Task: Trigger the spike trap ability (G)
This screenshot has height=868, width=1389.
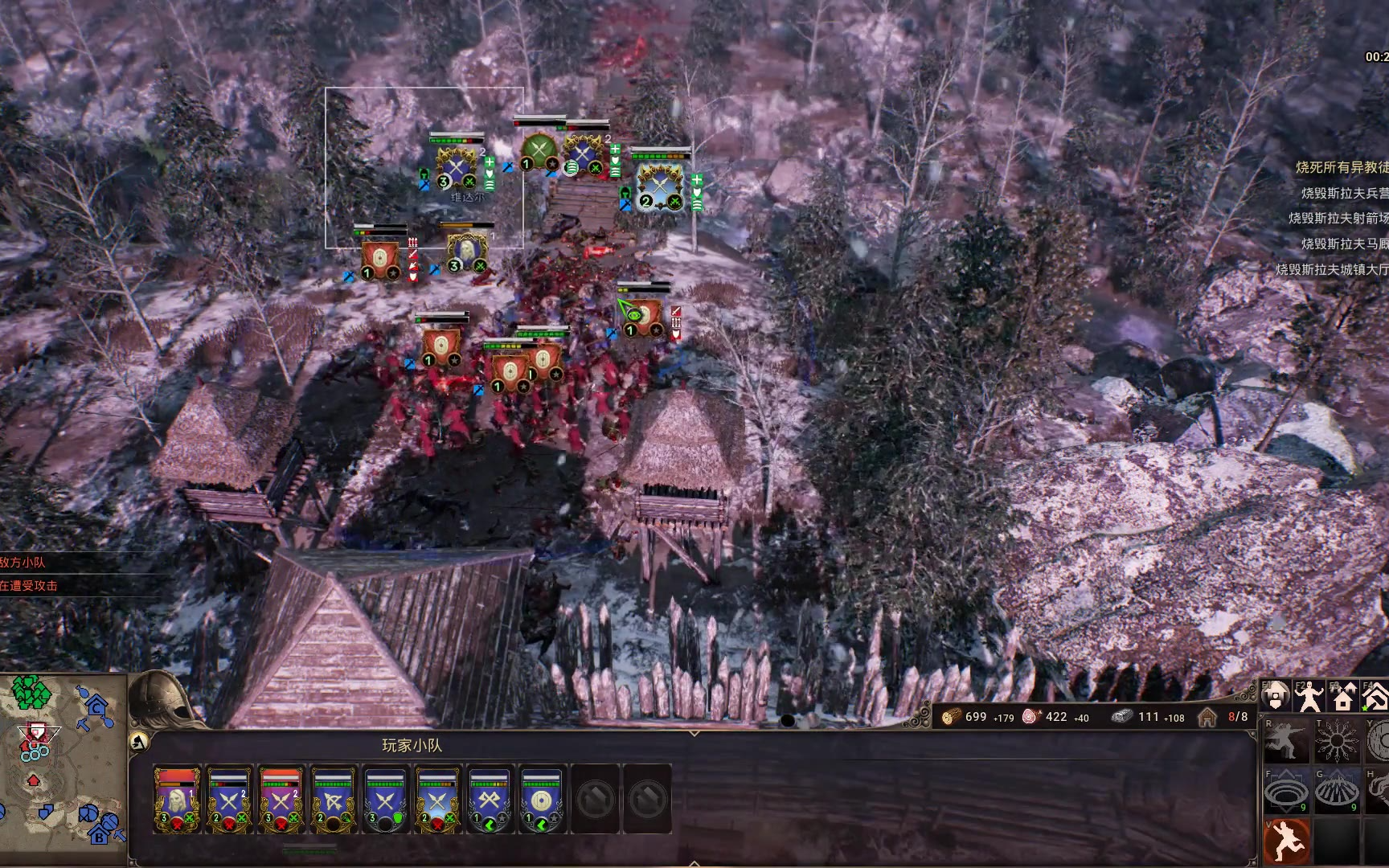Action: (x=1335, y=791)
